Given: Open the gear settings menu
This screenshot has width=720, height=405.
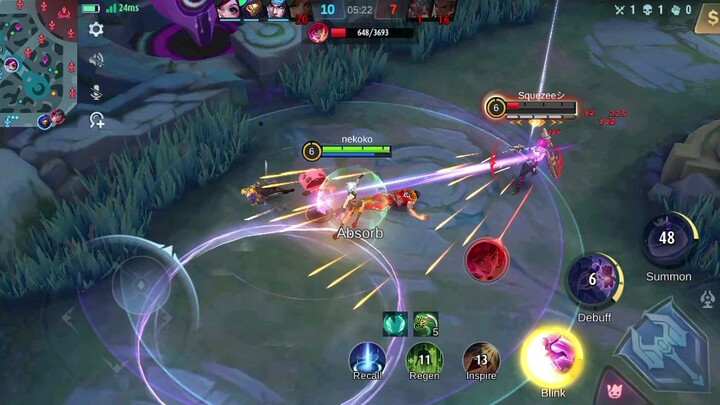Looking at the screenshot, I should [x=97, y=30].
